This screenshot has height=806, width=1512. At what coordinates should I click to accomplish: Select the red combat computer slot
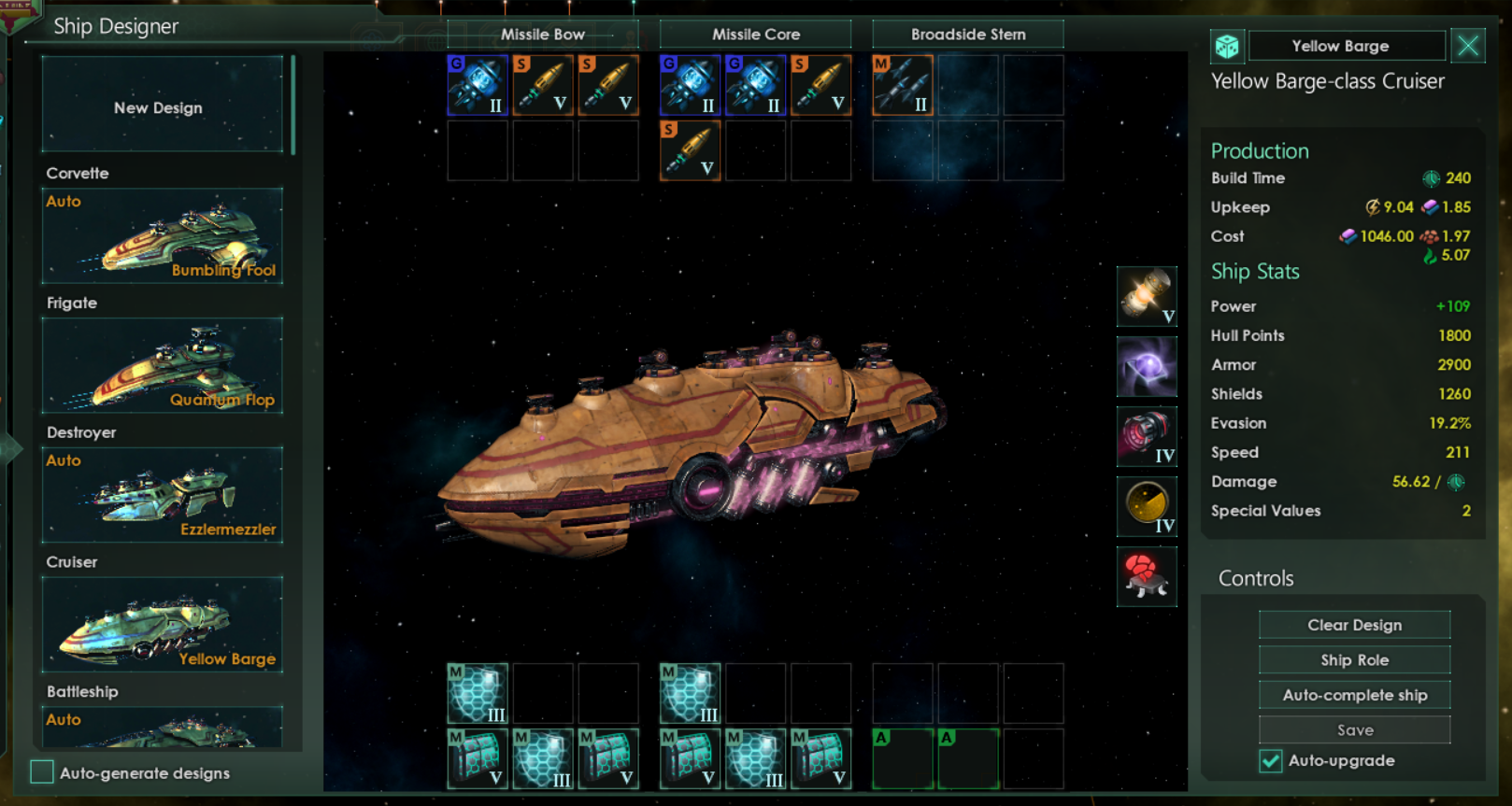[x=1147, y=576]
